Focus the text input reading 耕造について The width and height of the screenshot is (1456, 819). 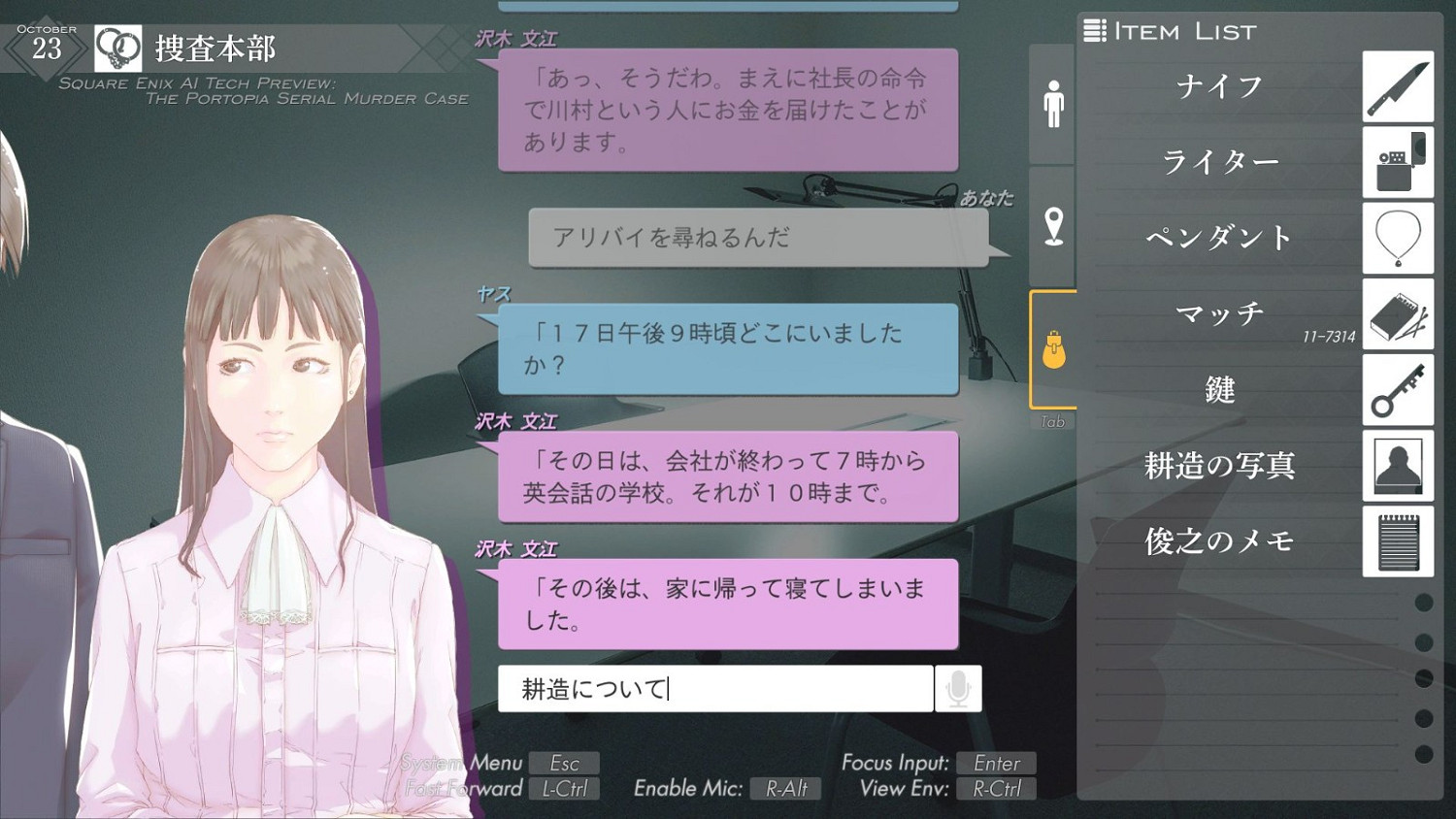coord(715,688)
